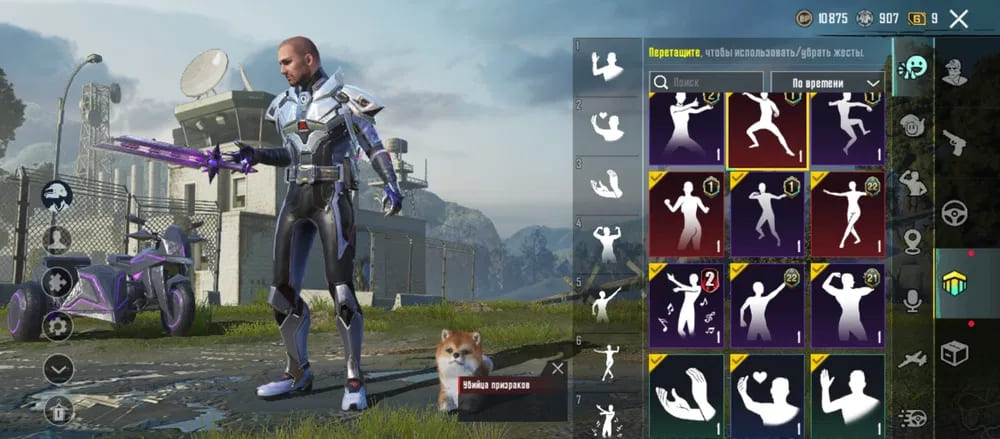1000x439 pixels.
Task: Dismiss the "Убийца призраков" popup
Action: 558,368
